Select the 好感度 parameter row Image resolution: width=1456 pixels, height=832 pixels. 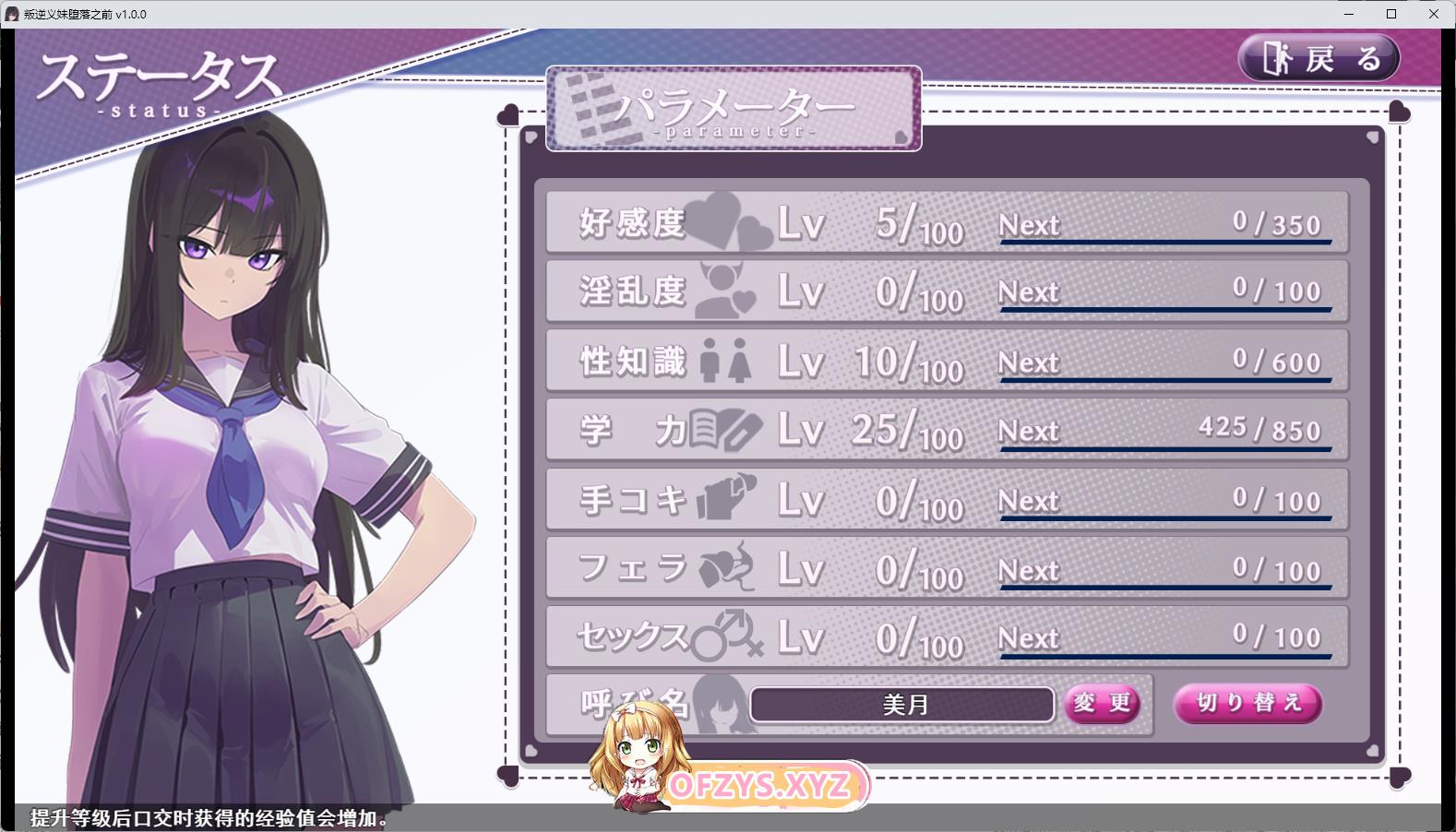[x=946, y=222]
